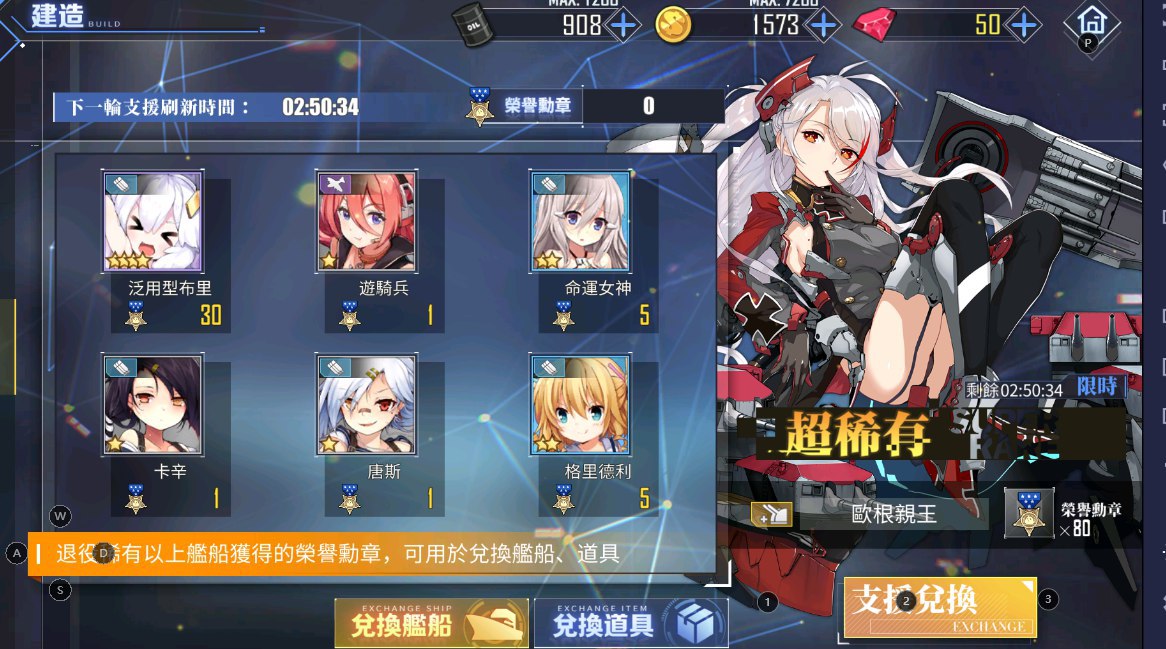The image size is (1166, 649).
Task: Open the 歐根親王 ship detail icon
Action: [x=772, y=514]
